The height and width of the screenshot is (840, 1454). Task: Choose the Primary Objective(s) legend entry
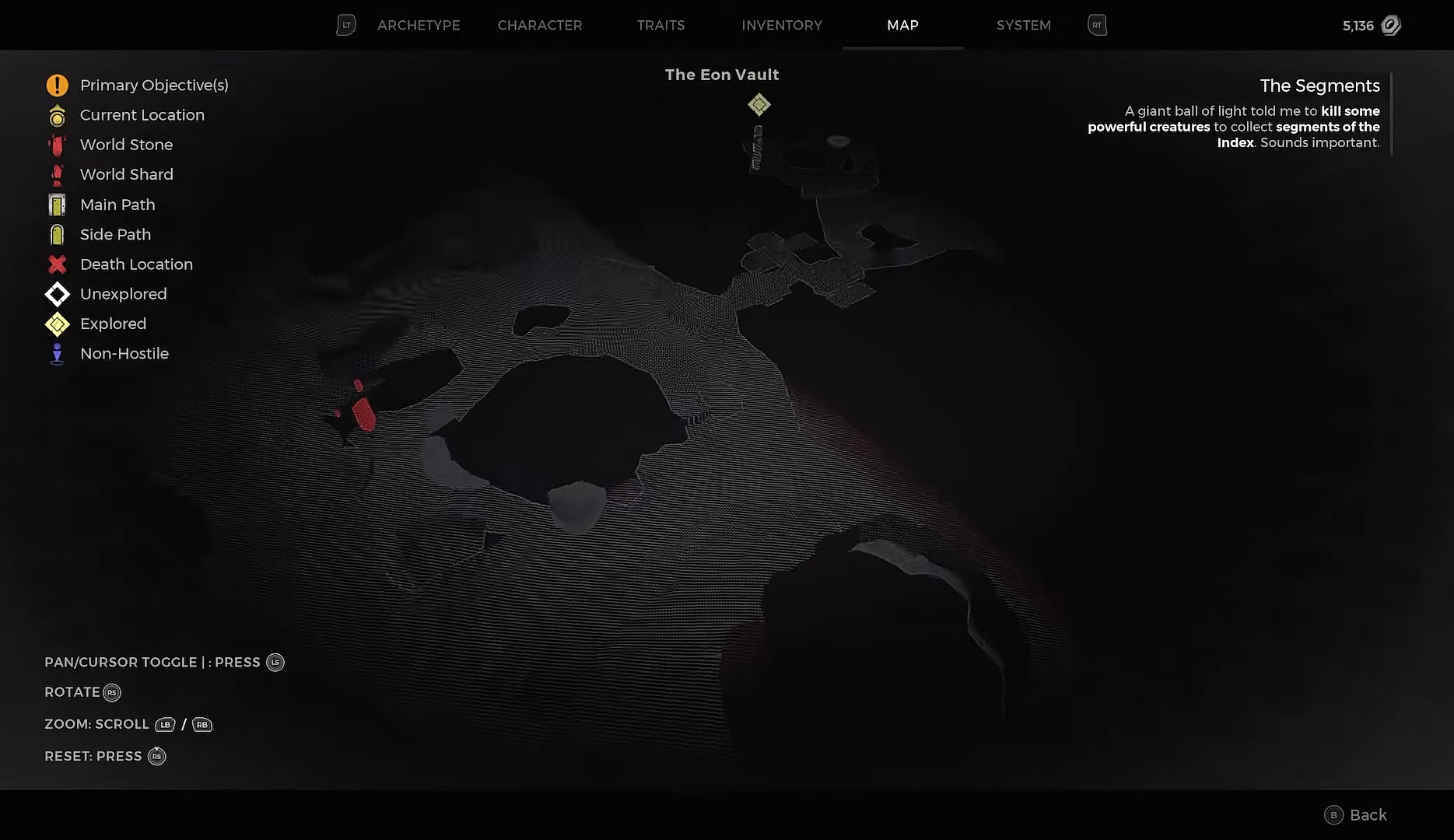point(153,86)
